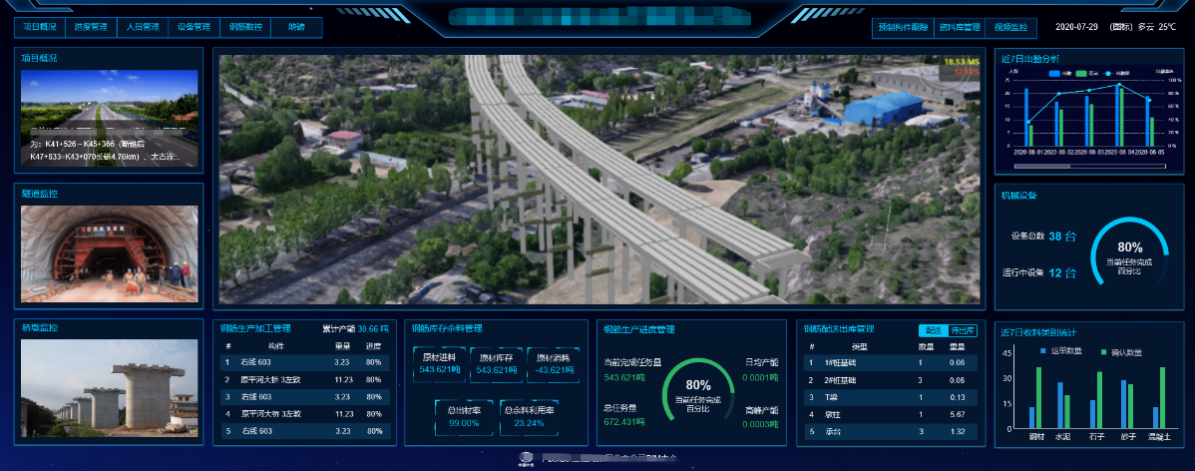Click the 原材进料 inventory tile
1195x471 pixels.
[438, 364]
